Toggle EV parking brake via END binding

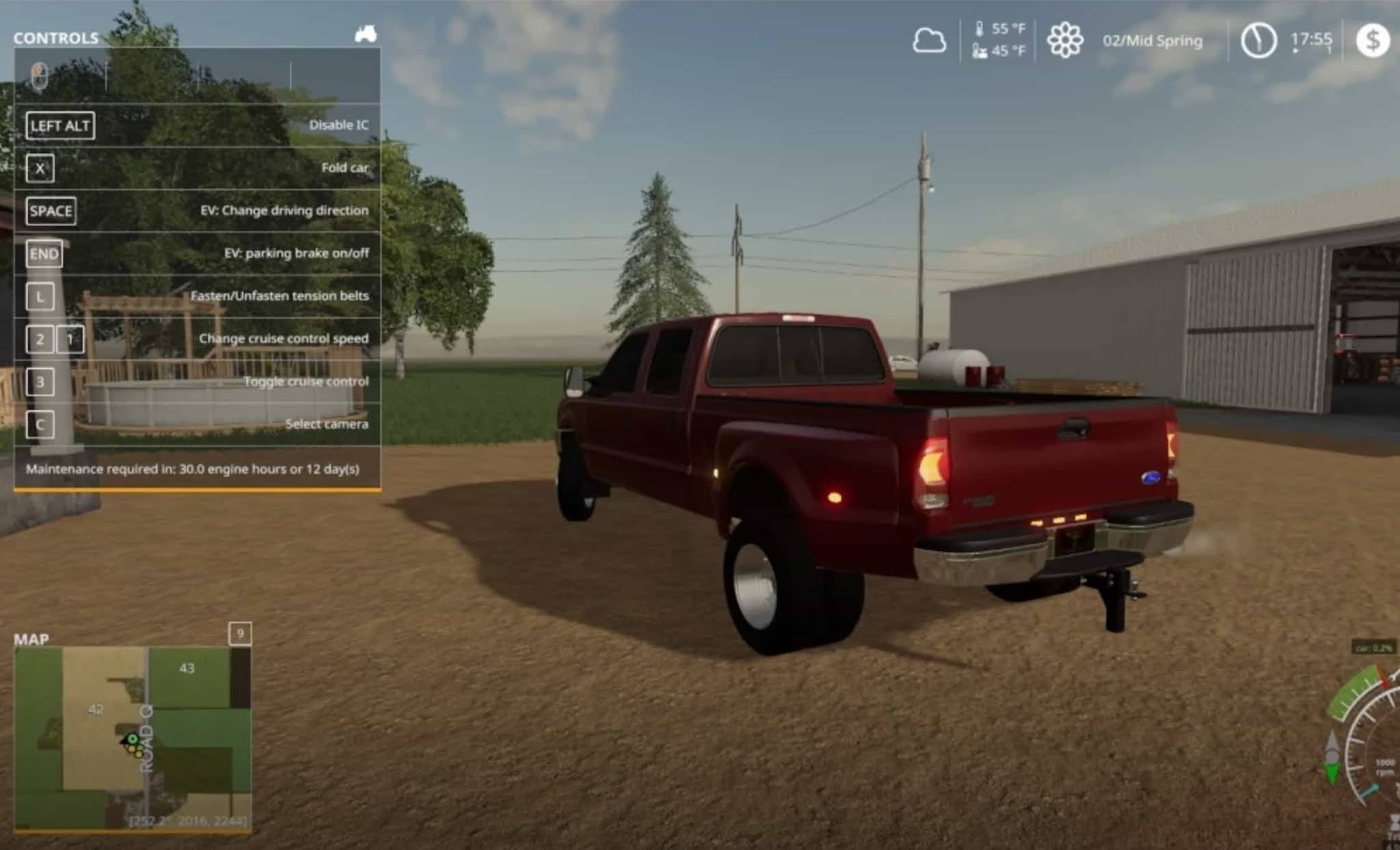pos(44,253)
